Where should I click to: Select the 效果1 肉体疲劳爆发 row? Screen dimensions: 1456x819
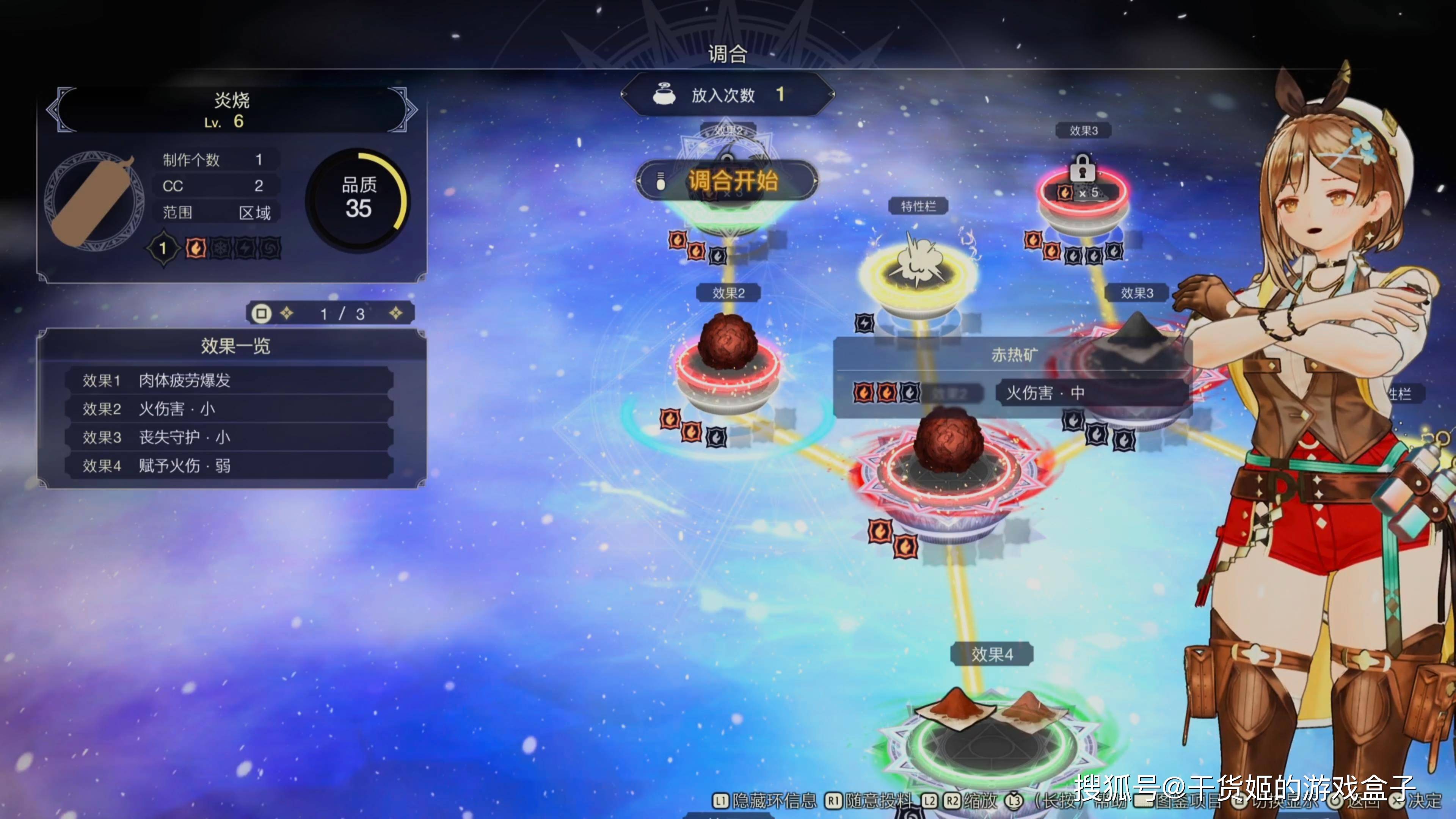coord(229,380)
